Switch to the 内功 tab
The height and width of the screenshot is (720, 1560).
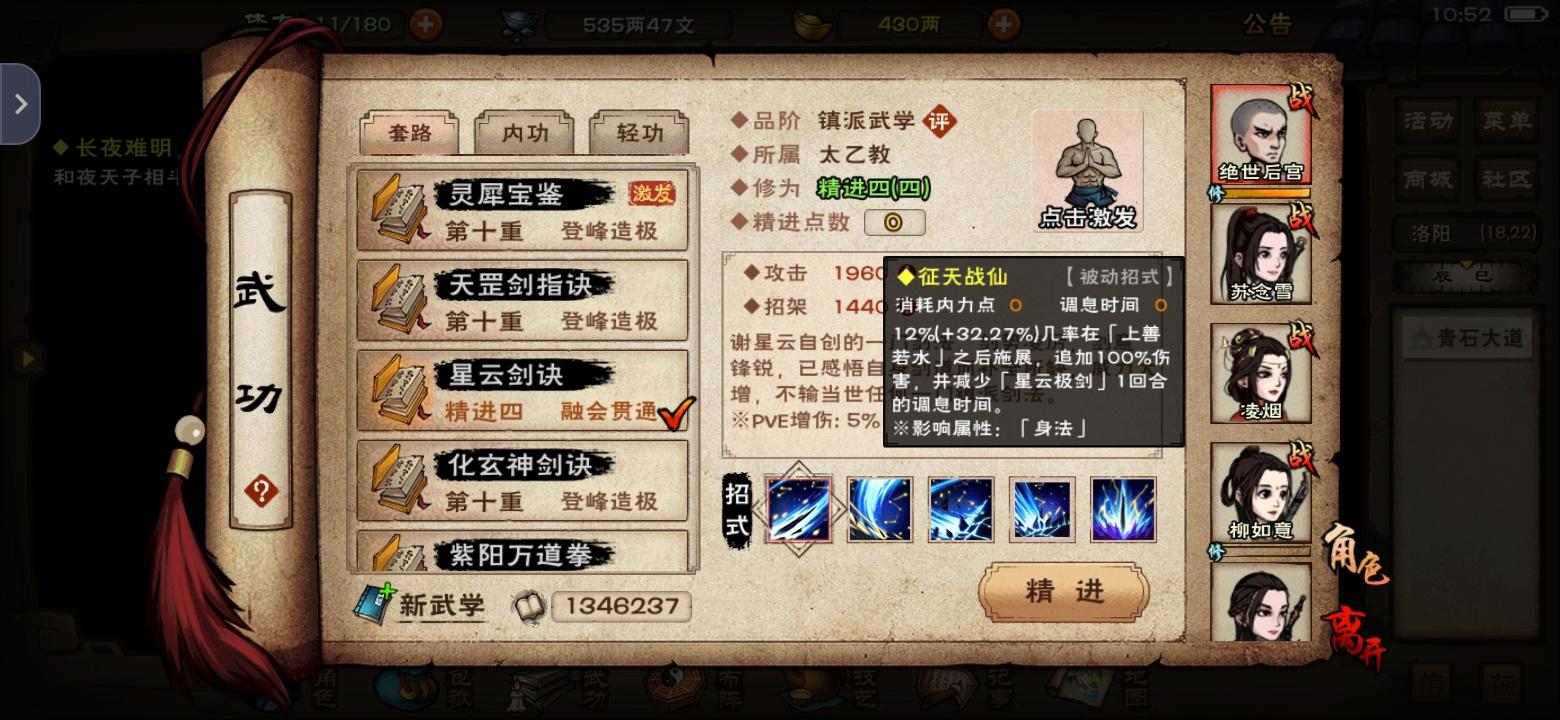[526, 131]
